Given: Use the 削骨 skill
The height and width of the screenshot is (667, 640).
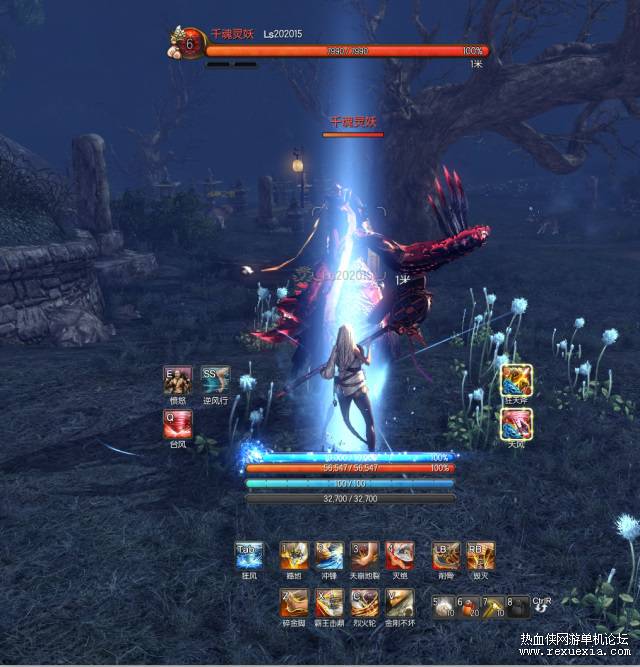Looking at the screenshot, I should (446, 555).
